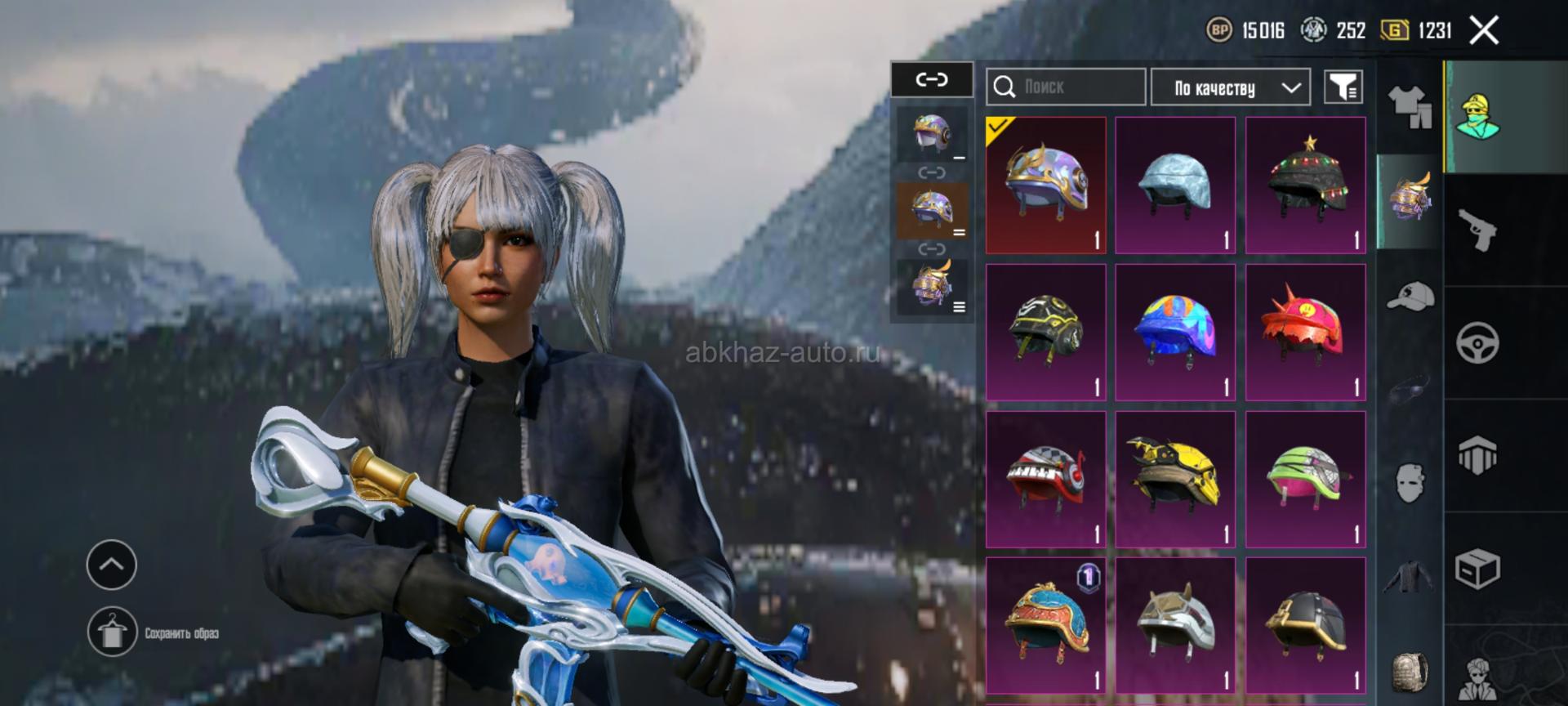Pick the rainbow blue helmet skin
The width and height of the screenshot is (1568, 706).
click(1174, 332)
